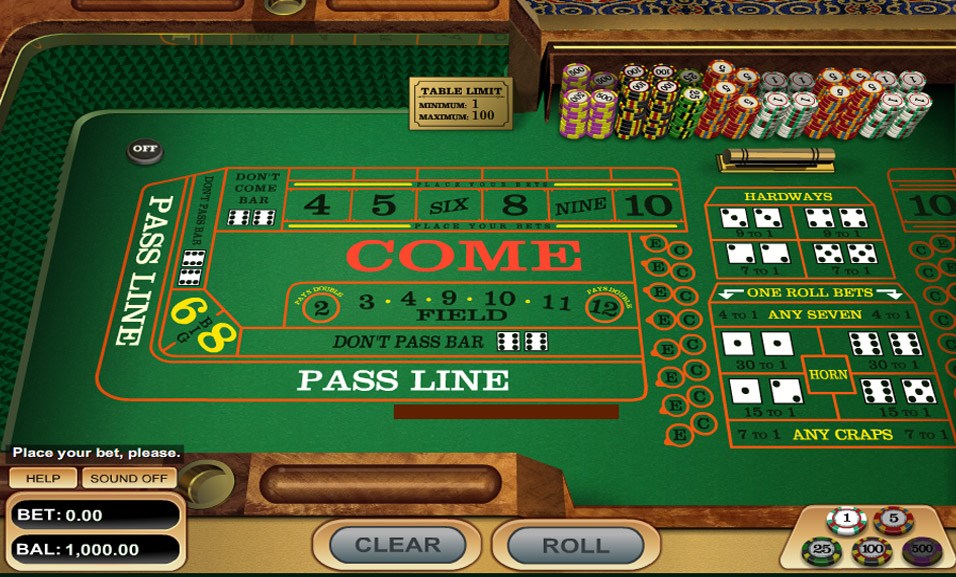Place a HORN bet

click(828, 375)
